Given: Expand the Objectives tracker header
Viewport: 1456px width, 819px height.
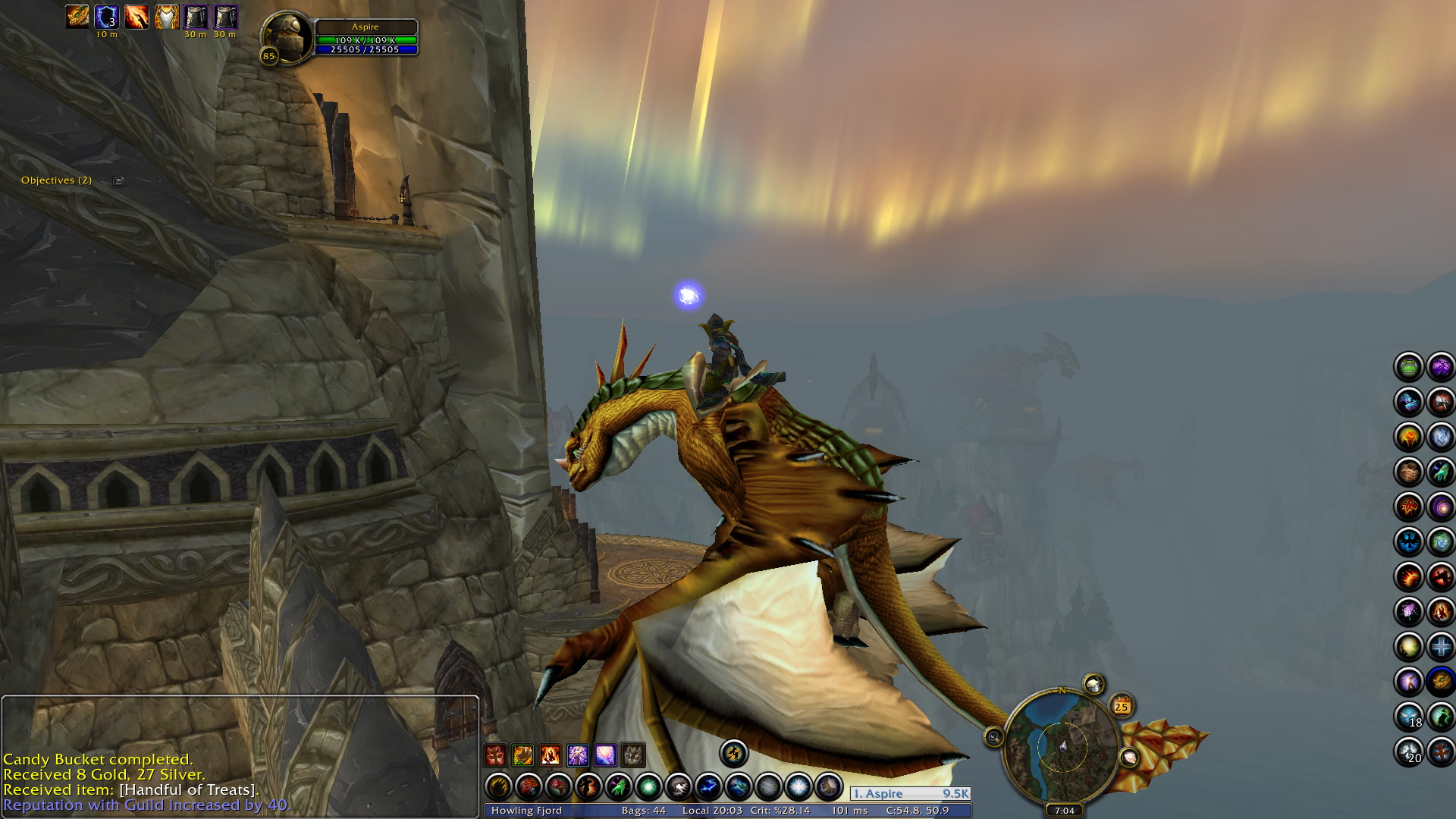Looking at the screenshot, I should pyautogui.click(x=118, y=180).
